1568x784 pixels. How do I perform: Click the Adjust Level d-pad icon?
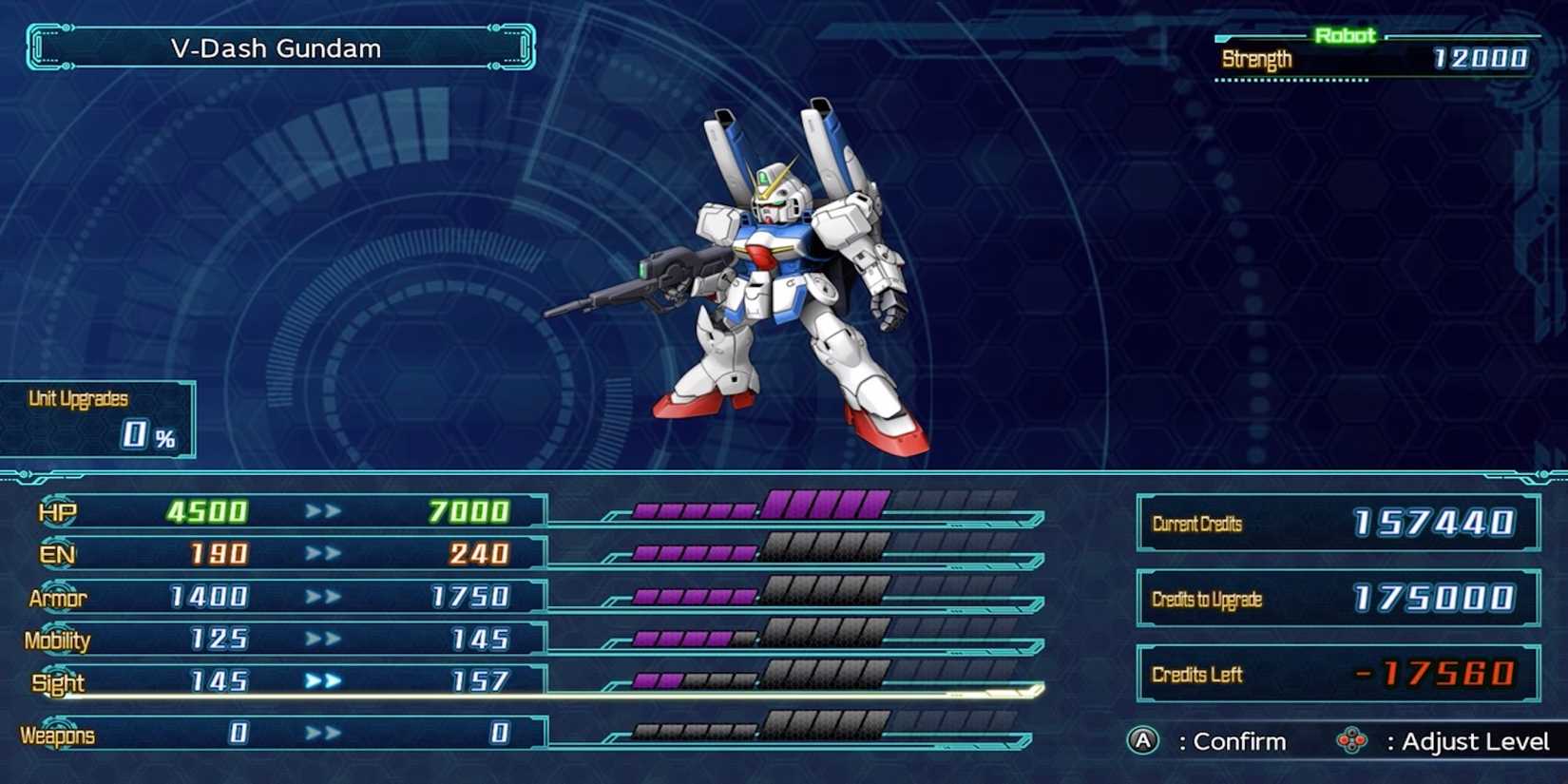coord(1351,741)
